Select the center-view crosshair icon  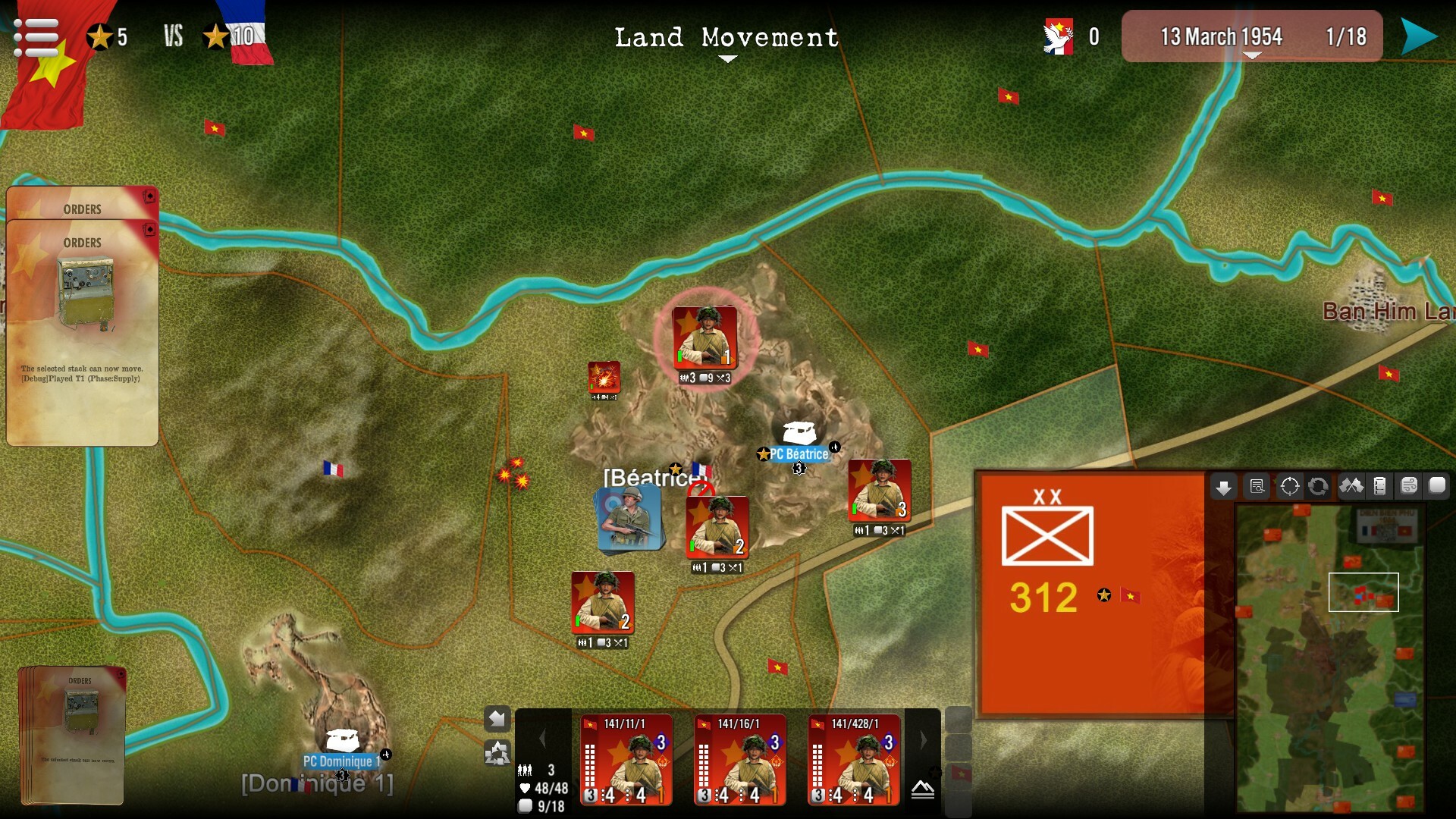pyautogui.click(x=1289, y=486)
